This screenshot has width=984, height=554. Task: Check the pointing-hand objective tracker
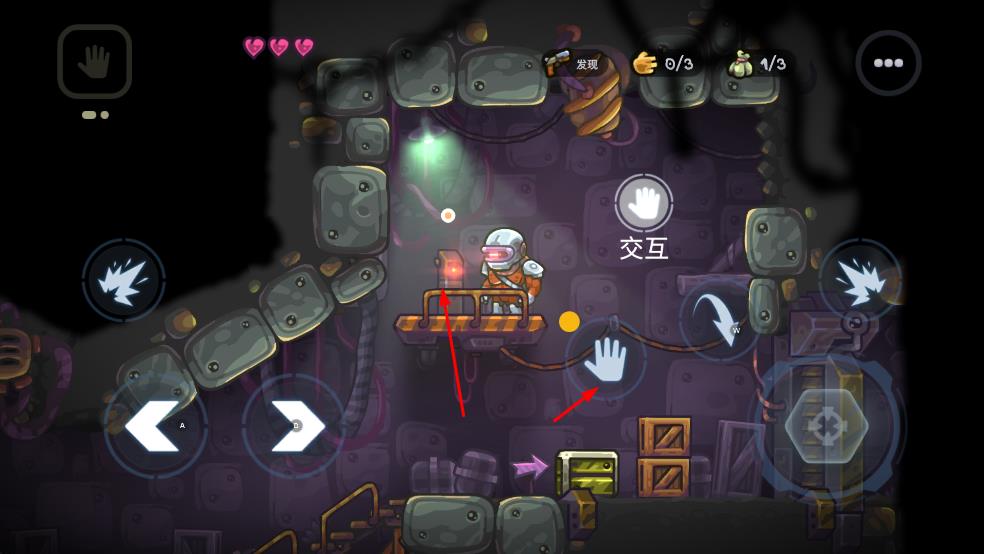664,64
